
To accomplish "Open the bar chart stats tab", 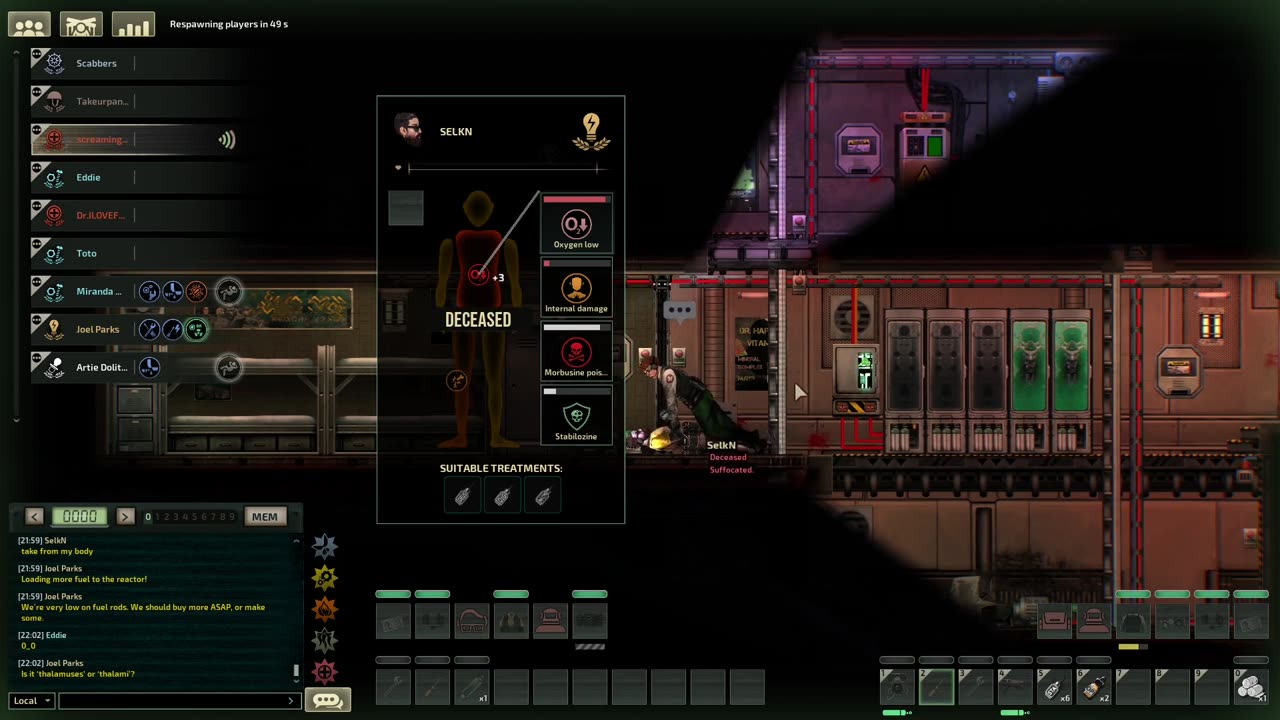I will (x=133, y=25).
